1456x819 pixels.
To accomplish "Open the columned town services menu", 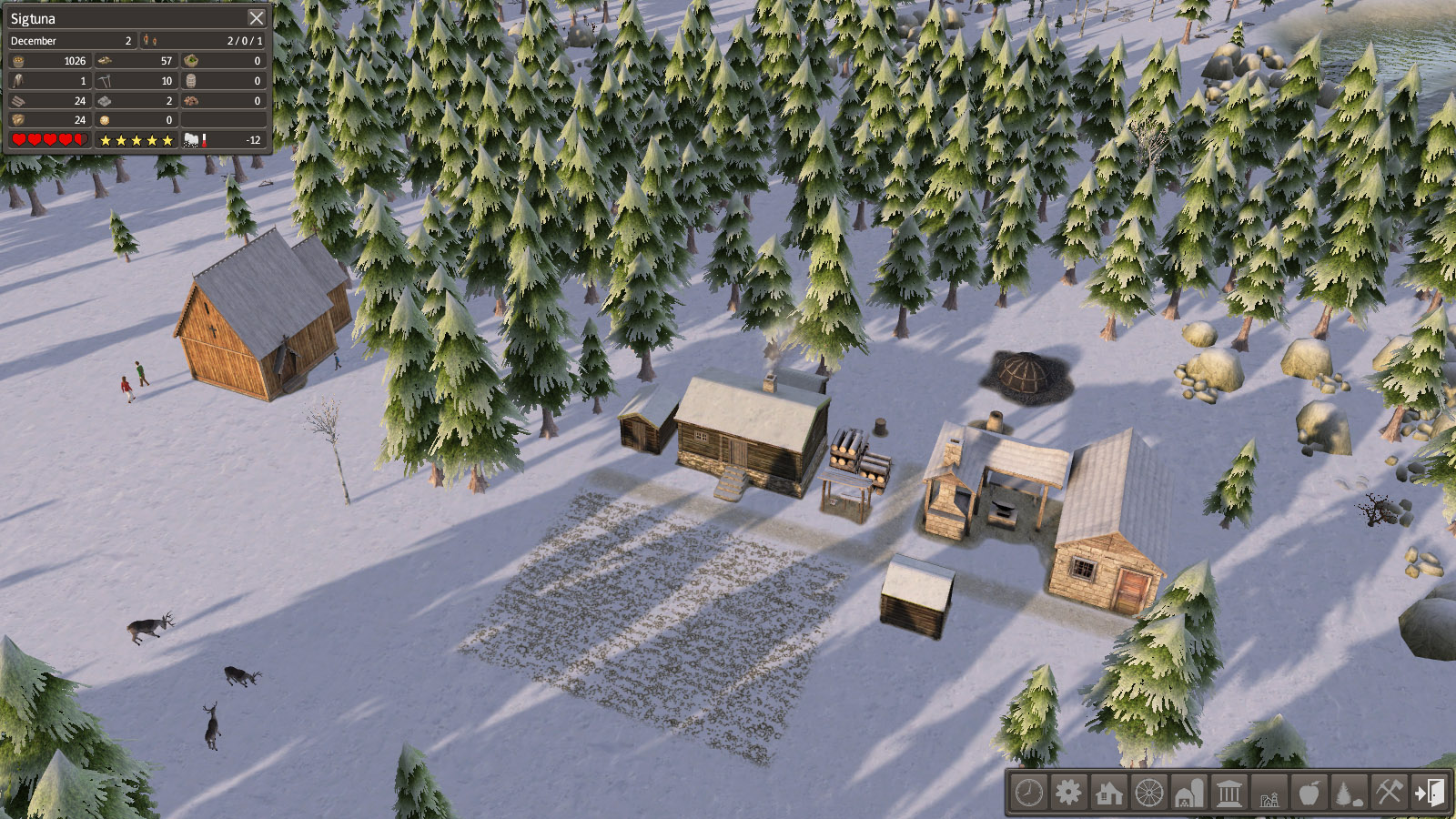I will [1228, 793].
